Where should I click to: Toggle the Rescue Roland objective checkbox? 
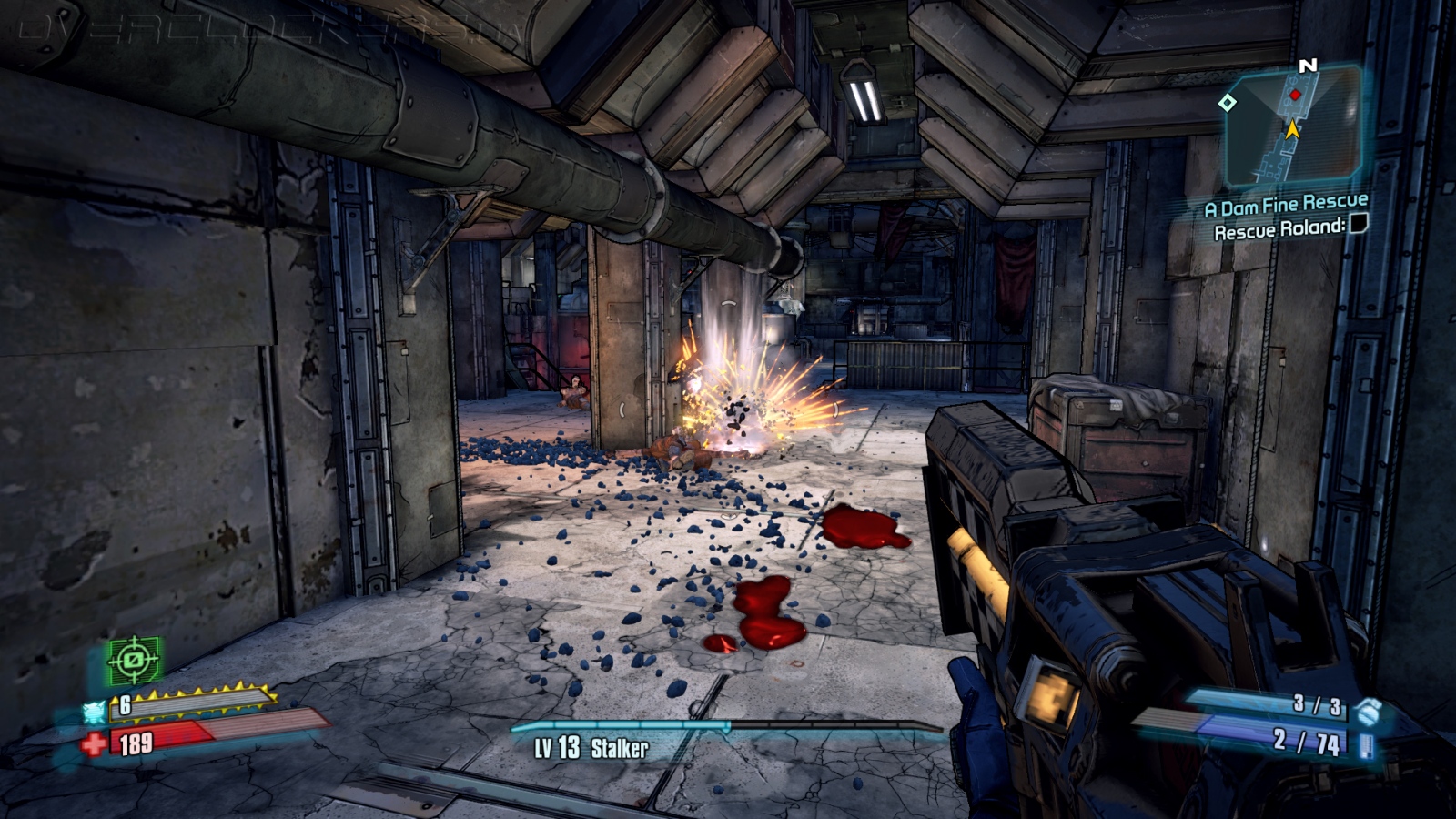pos(1358,224)
